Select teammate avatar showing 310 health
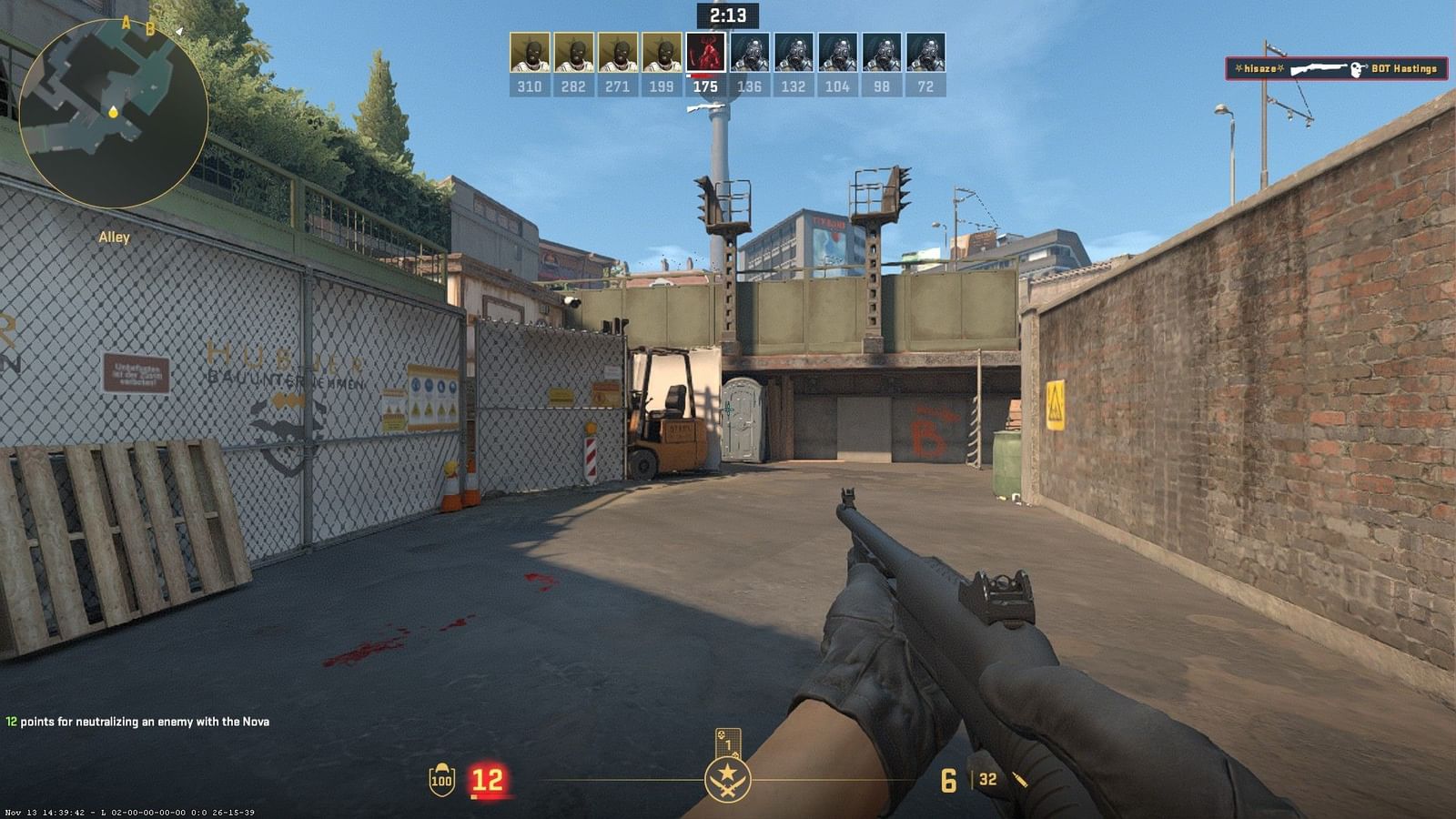This screenshot has height=819, width=1456. (529, 50)
